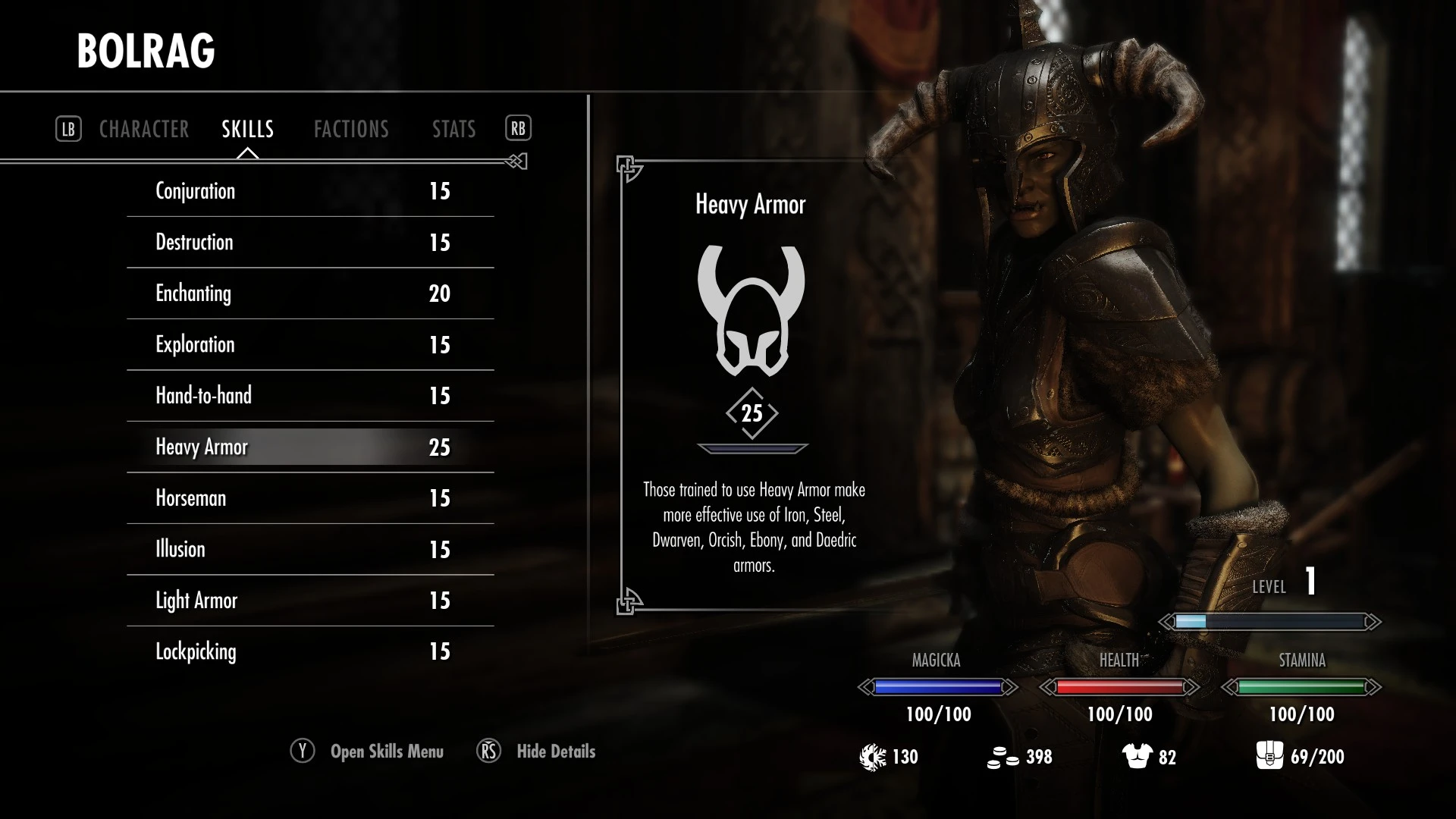Open the Factions tab
Image resolution: width=1456 pixels, height=819 pixels.
point(351,129)
